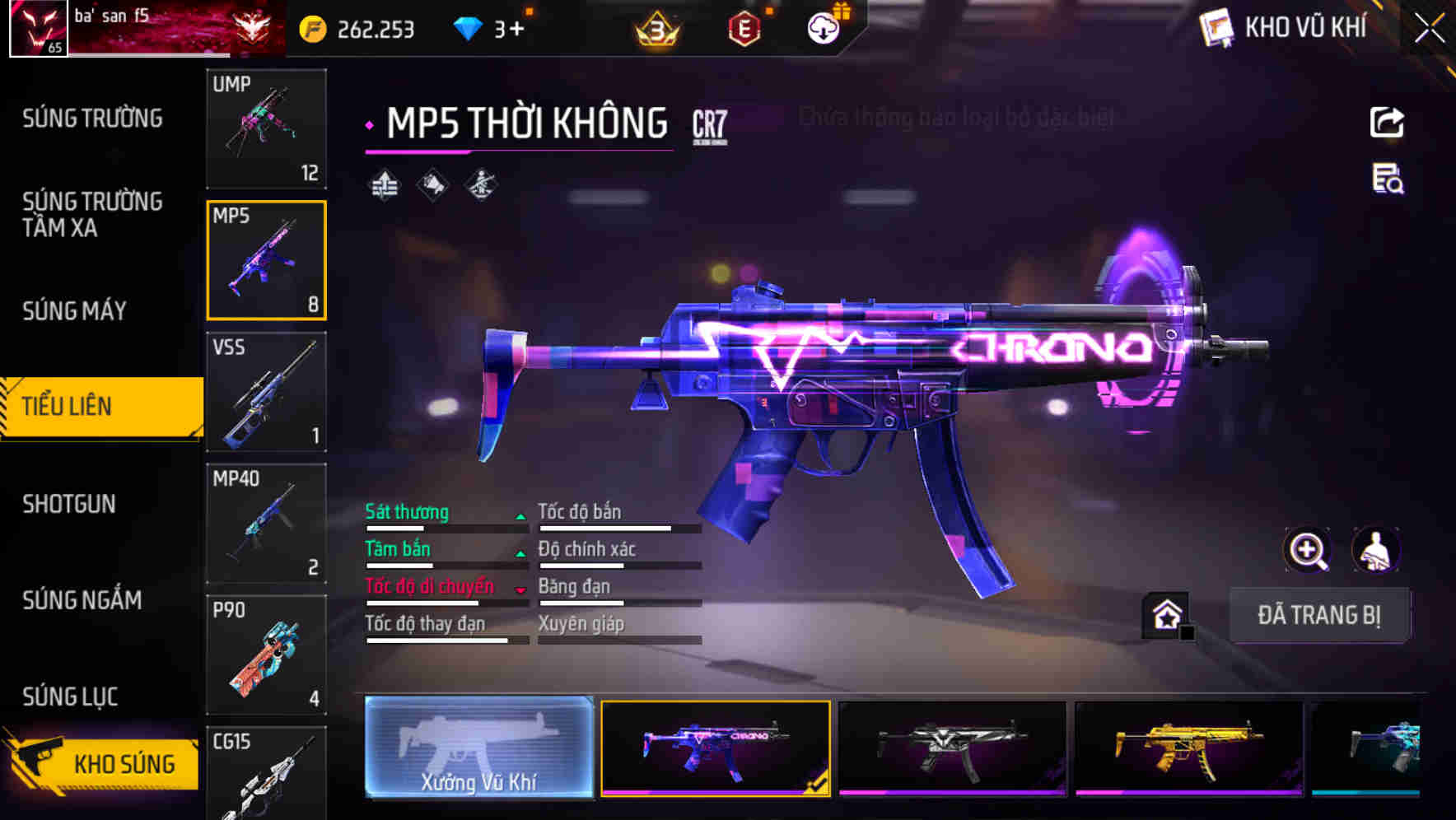
Task: Zoom the weapon with the magnifier icon
Action: [1308, 550]
